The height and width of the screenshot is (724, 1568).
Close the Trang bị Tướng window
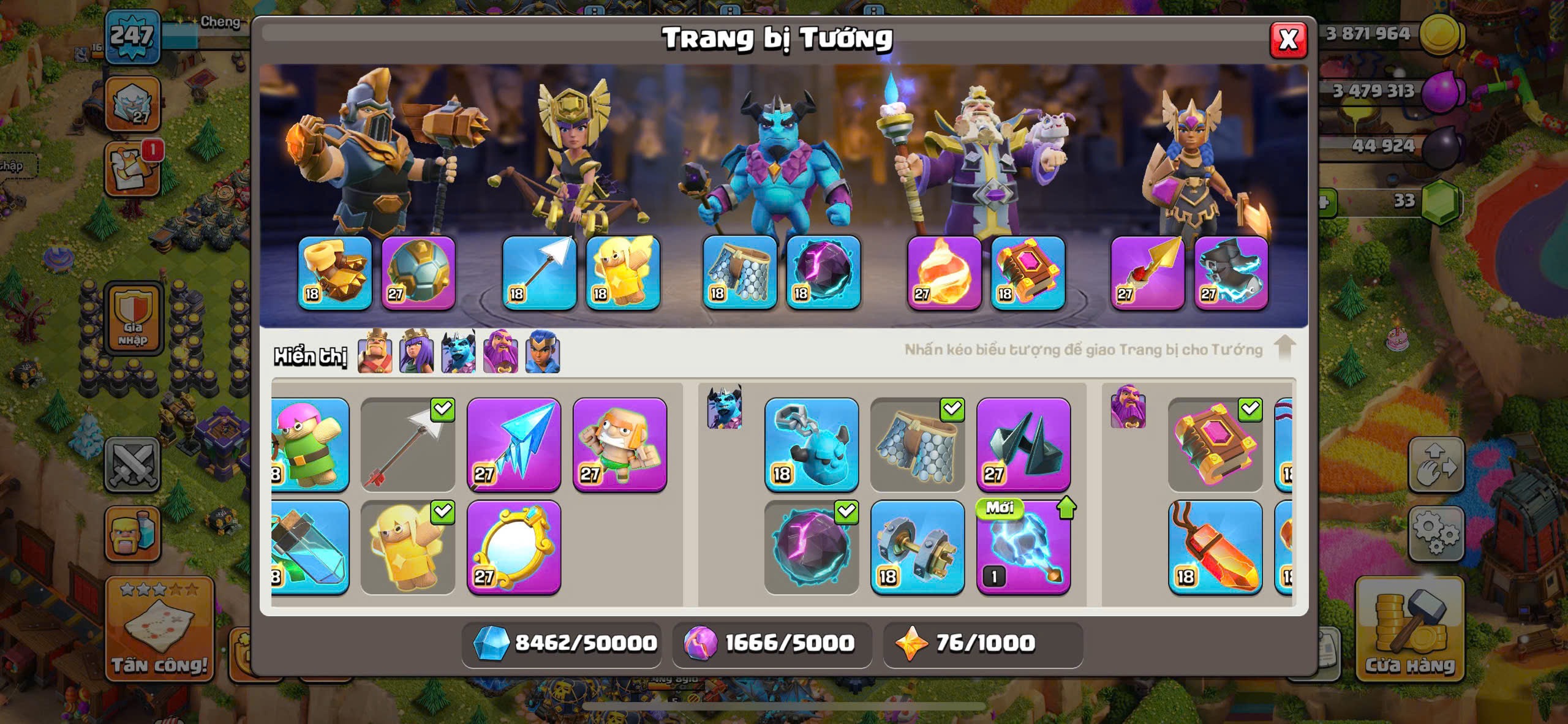click(x=1287, y=40)
